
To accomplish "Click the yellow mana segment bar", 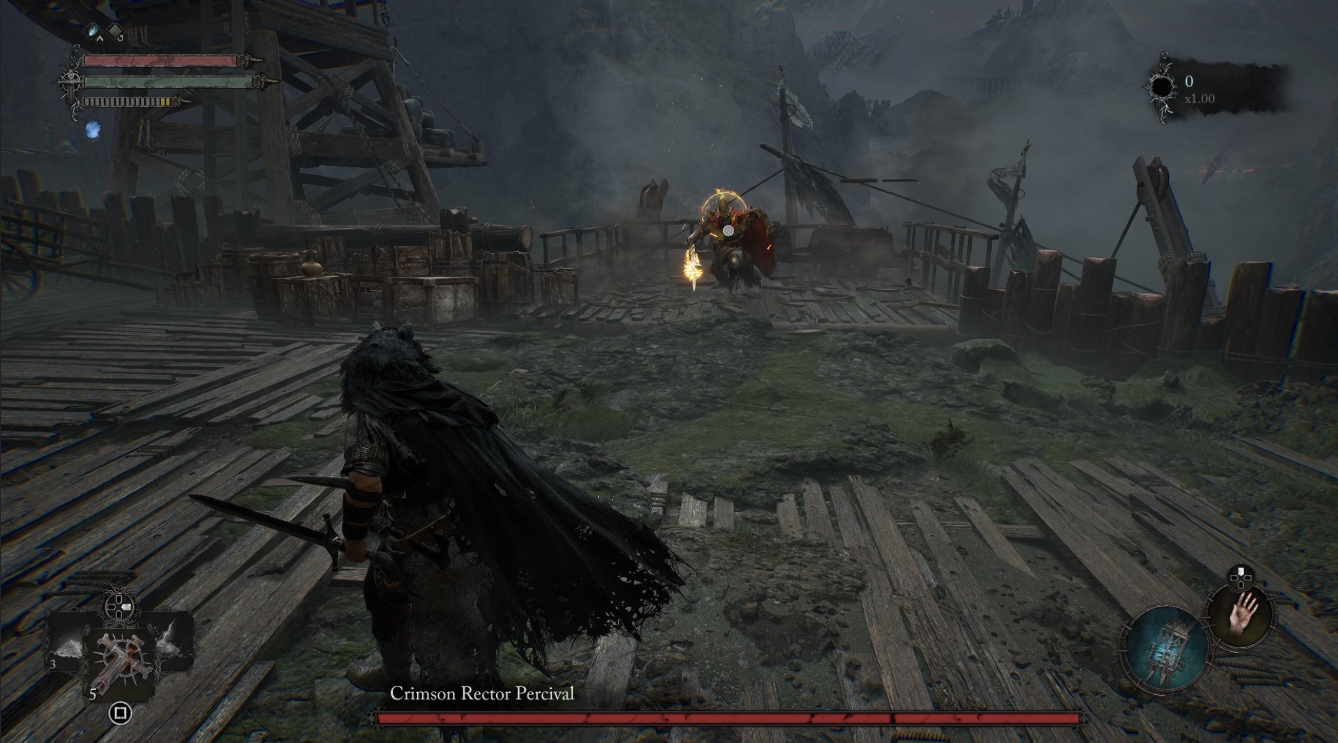I will pyautogui.click(x=165, y=101).
